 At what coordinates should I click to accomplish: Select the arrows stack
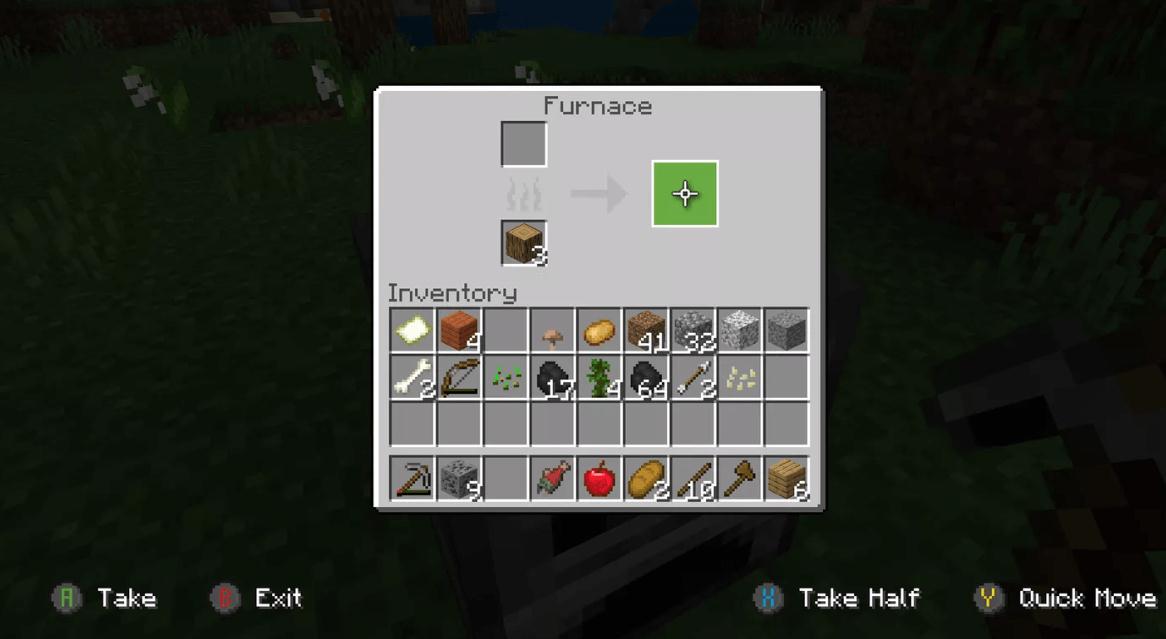point(693,378)
